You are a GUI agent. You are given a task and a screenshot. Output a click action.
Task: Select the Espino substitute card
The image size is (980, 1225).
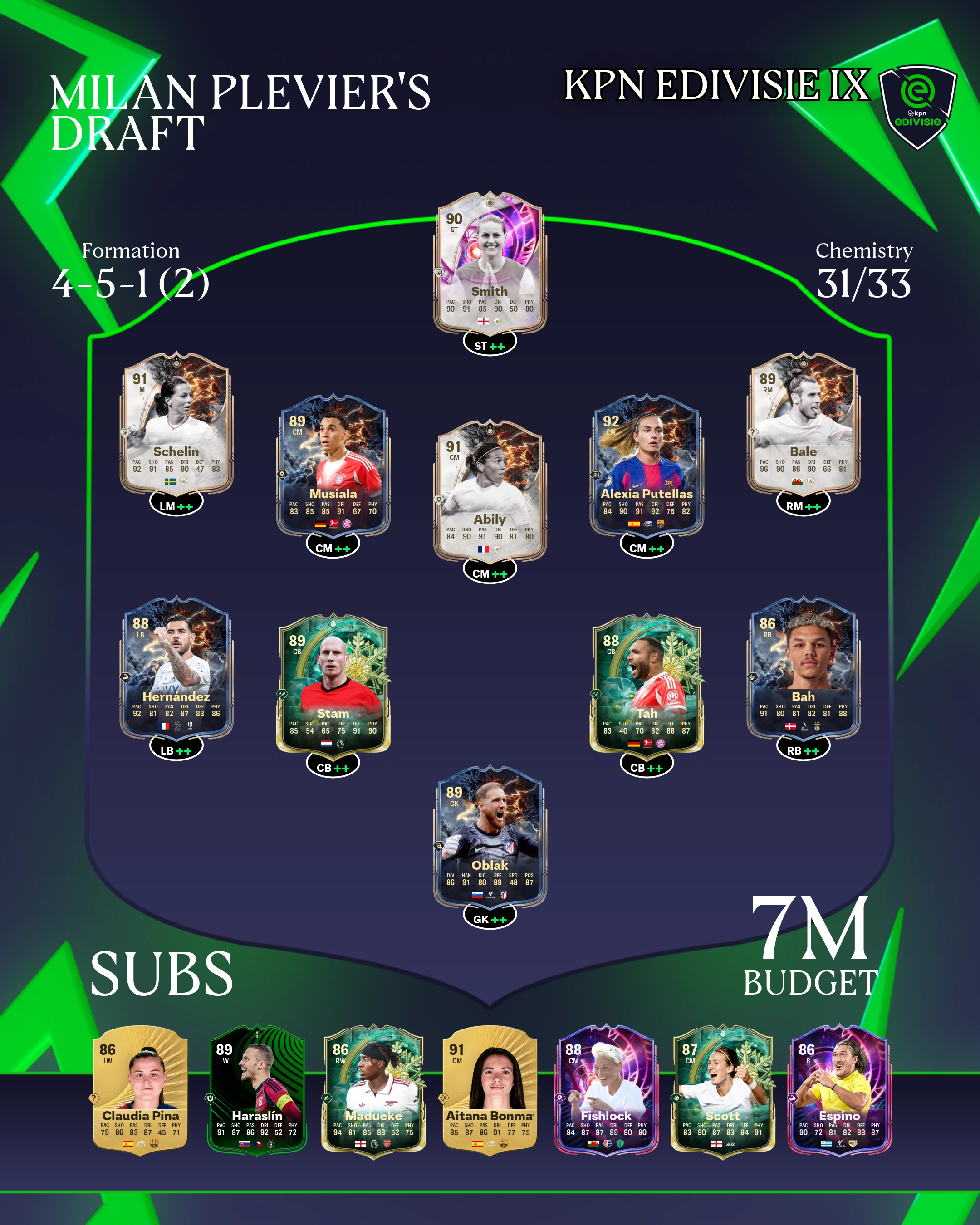839,1090
